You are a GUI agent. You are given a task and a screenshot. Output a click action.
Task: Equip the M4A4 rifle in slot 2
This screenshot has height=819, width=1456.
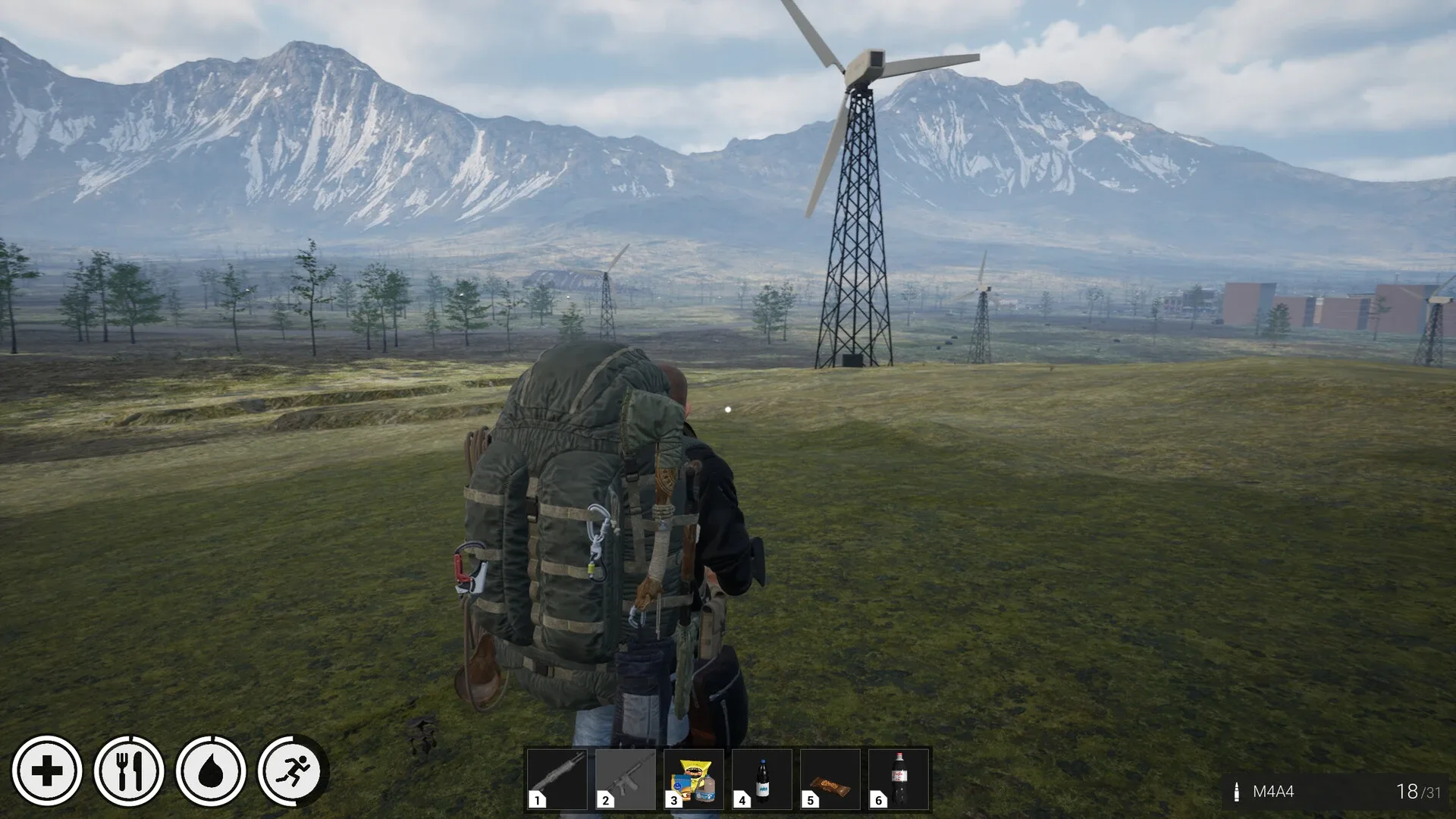[x=626, y=780]
